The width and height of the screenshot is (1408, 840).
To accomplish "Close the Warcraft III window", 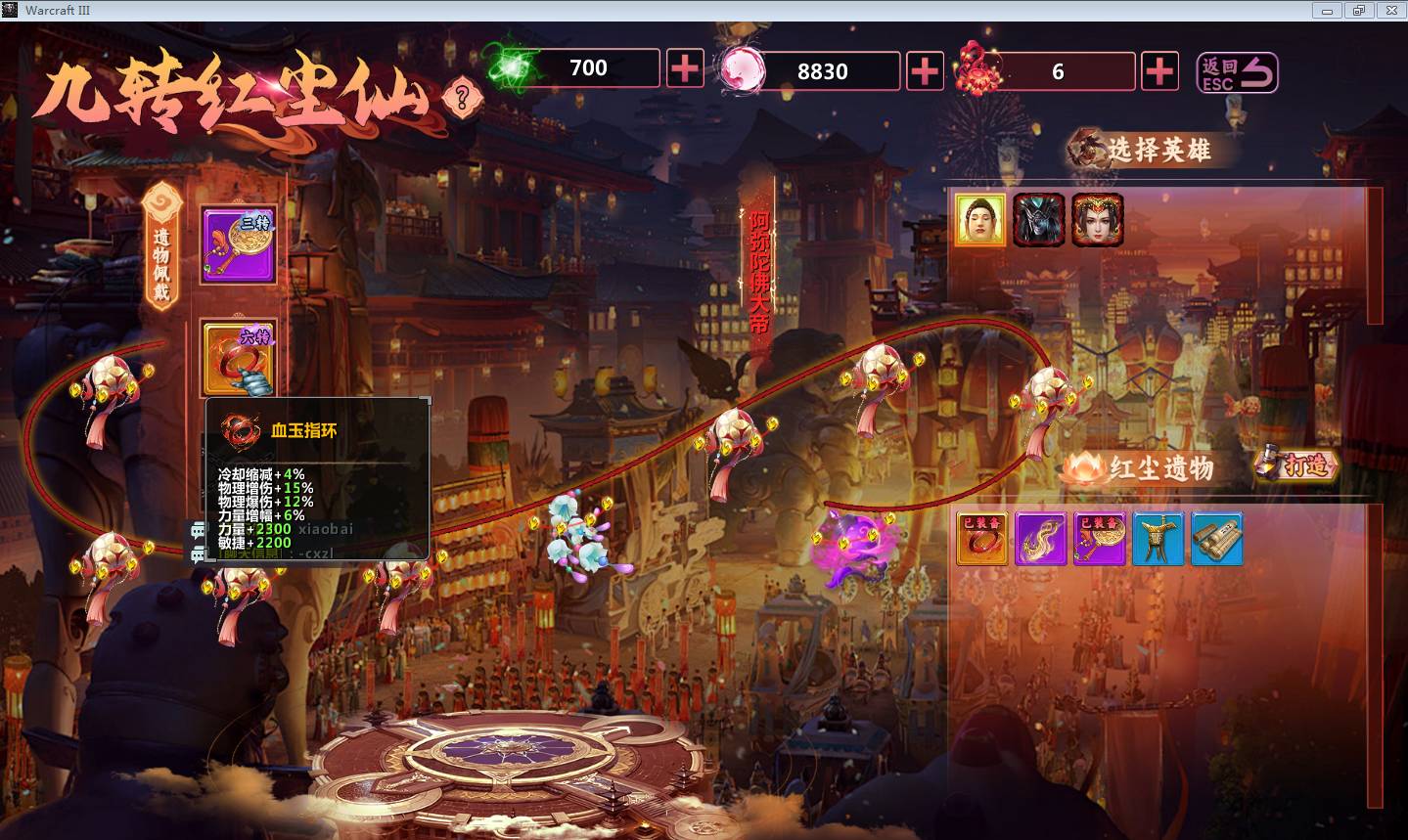I will [x=1390, y=11].
